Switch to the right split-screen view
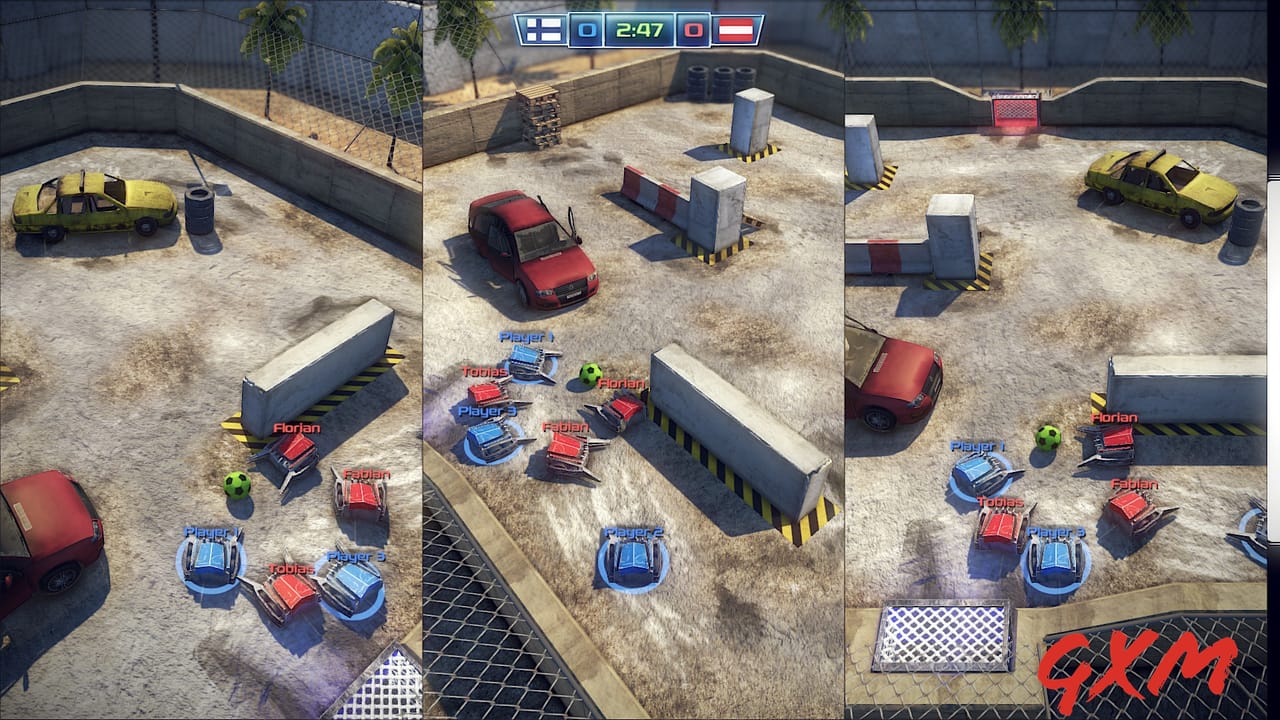1280x720 pixels. (x=1060, y=300)
